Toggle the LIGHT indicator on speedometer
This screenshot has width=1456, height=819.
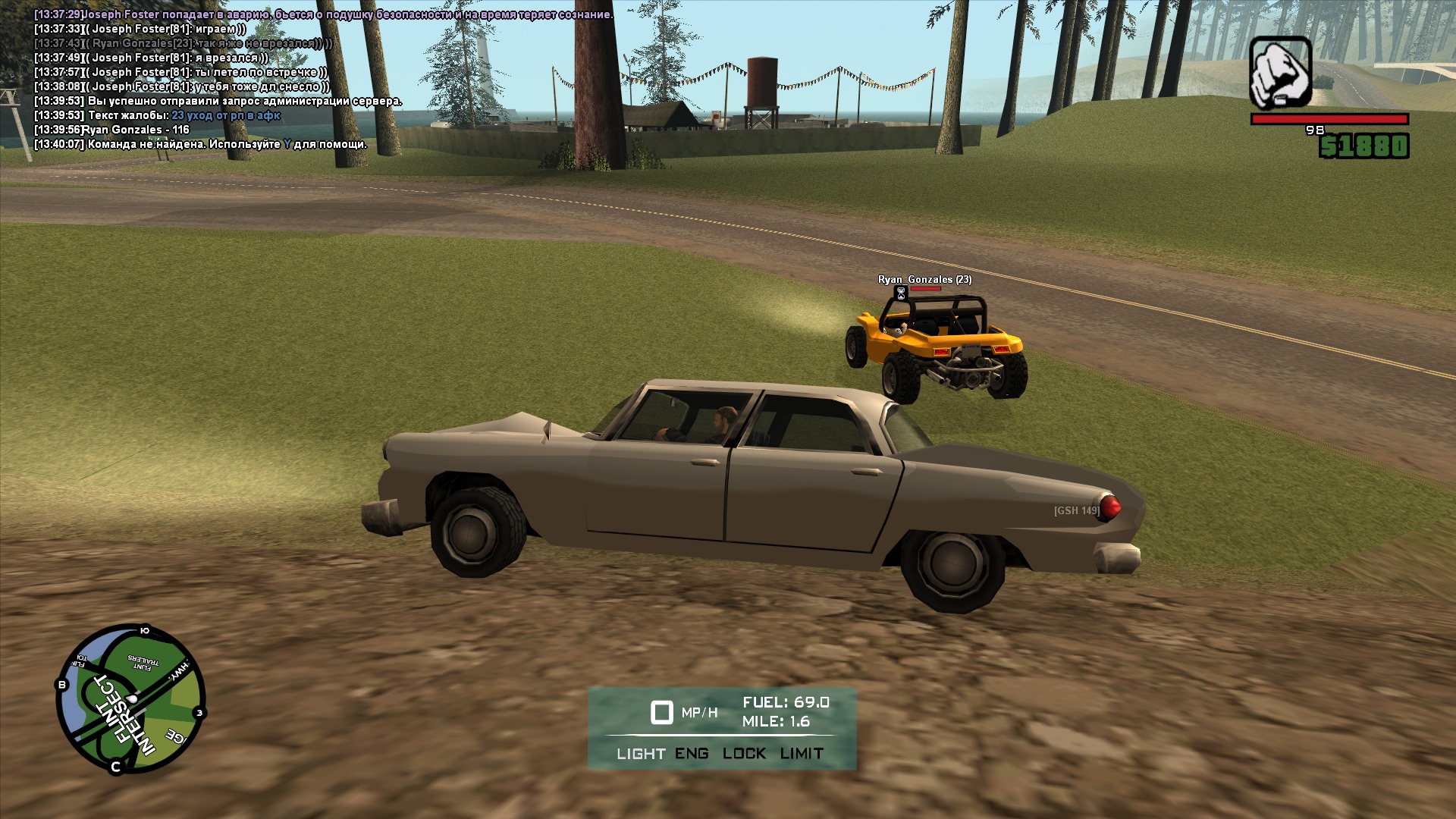coord(641,754)
